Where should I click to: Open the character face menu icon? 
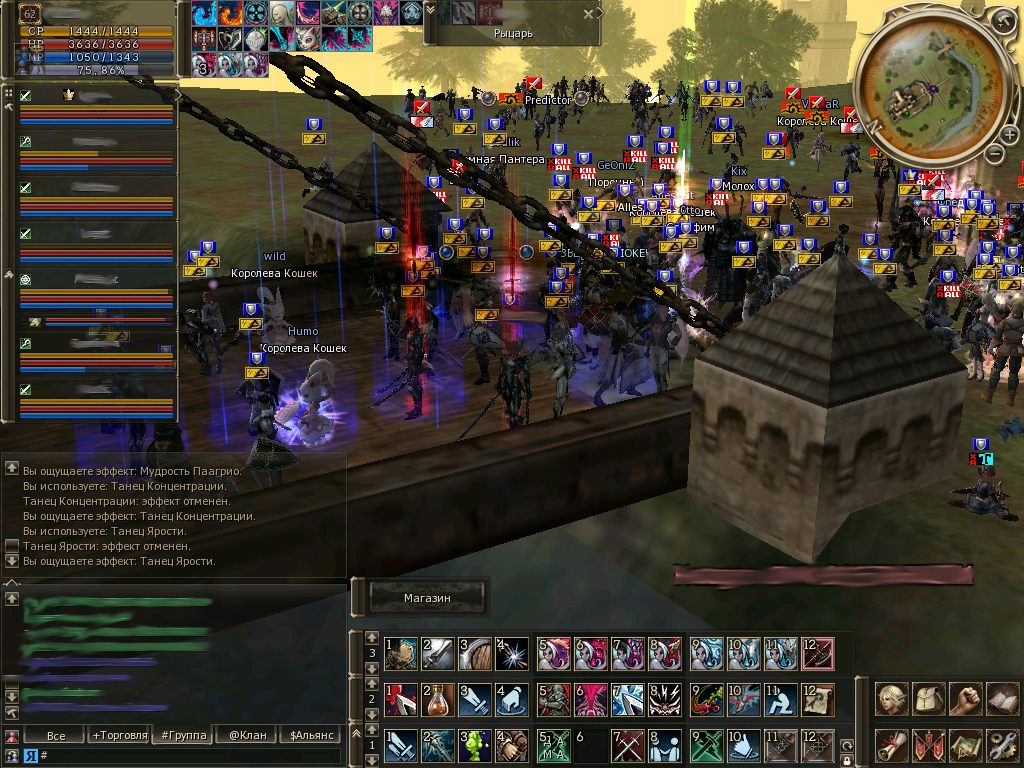892,698
